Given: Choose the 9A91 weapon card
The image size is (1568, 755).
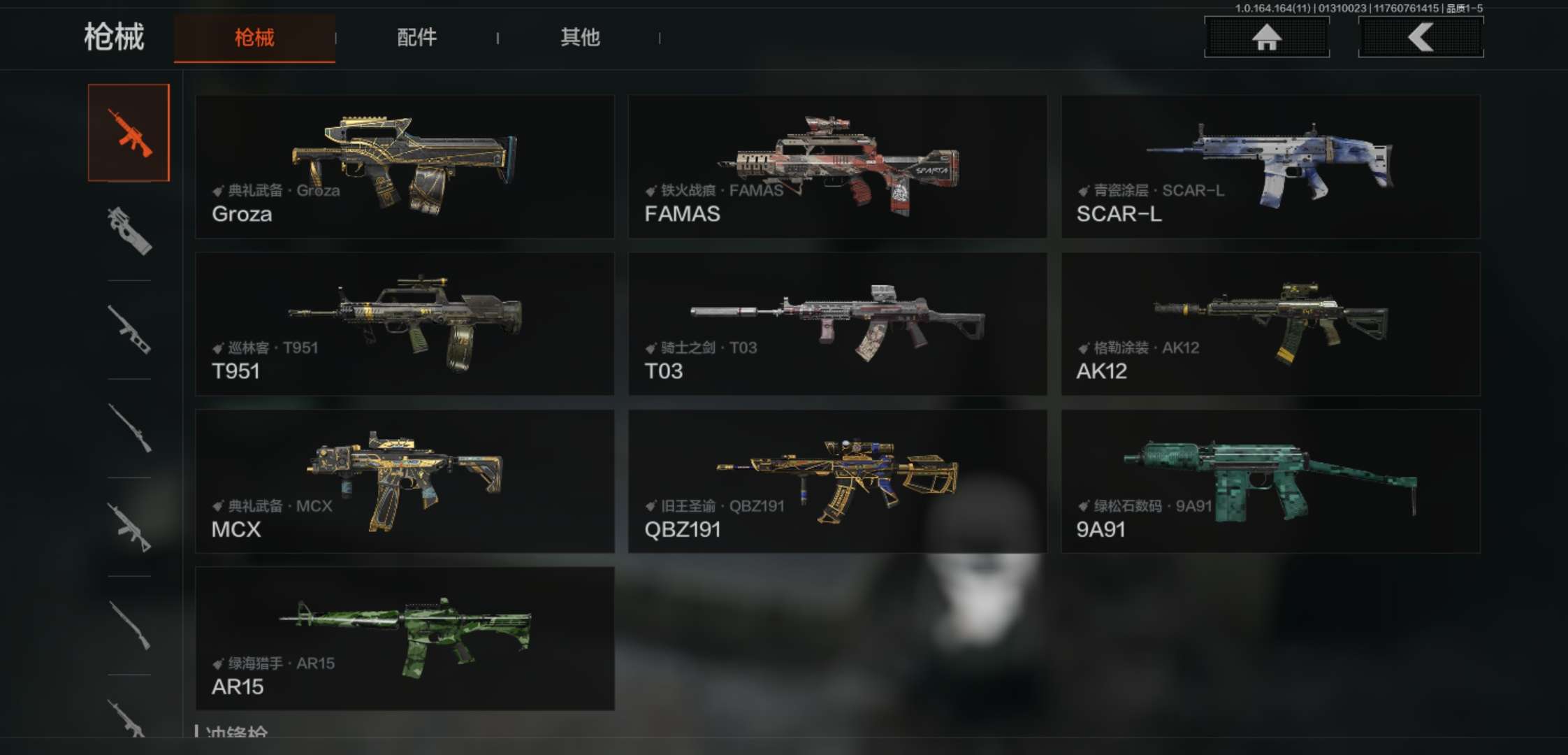Looking at the screenshot, I should point(1270,482).
